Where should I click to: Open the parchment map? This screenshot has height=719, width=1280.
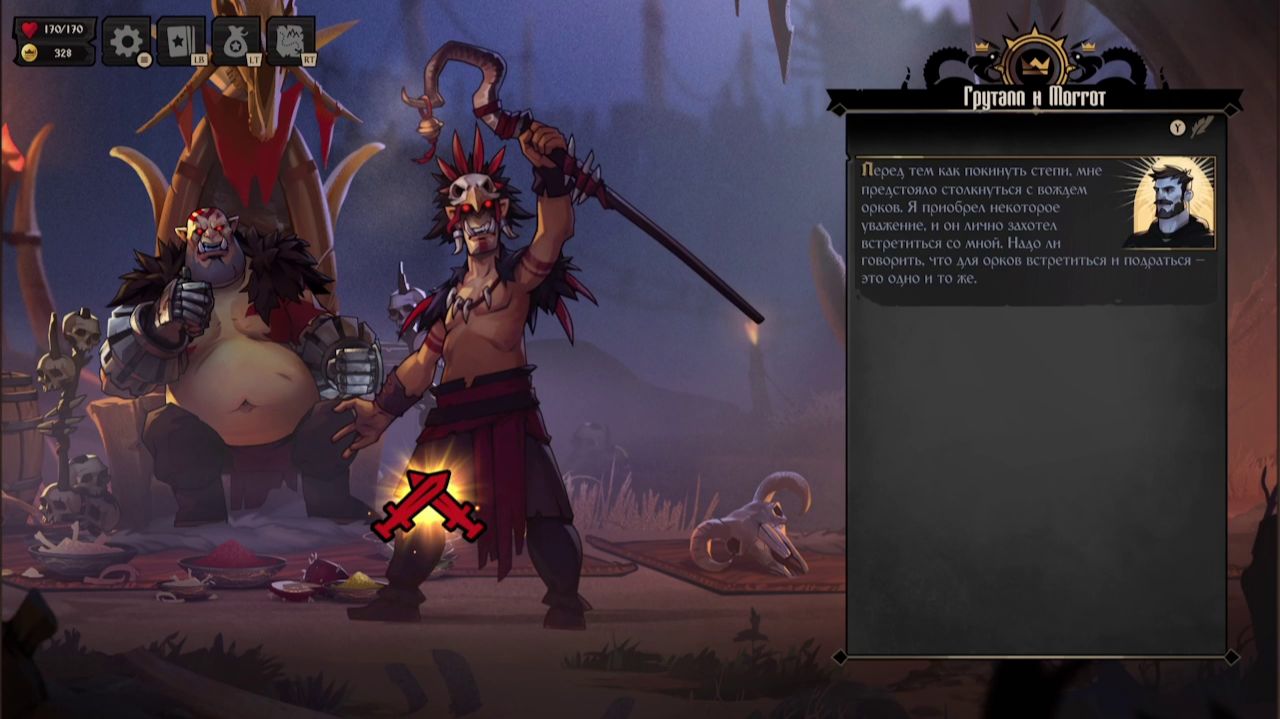(x=291, y=42)
